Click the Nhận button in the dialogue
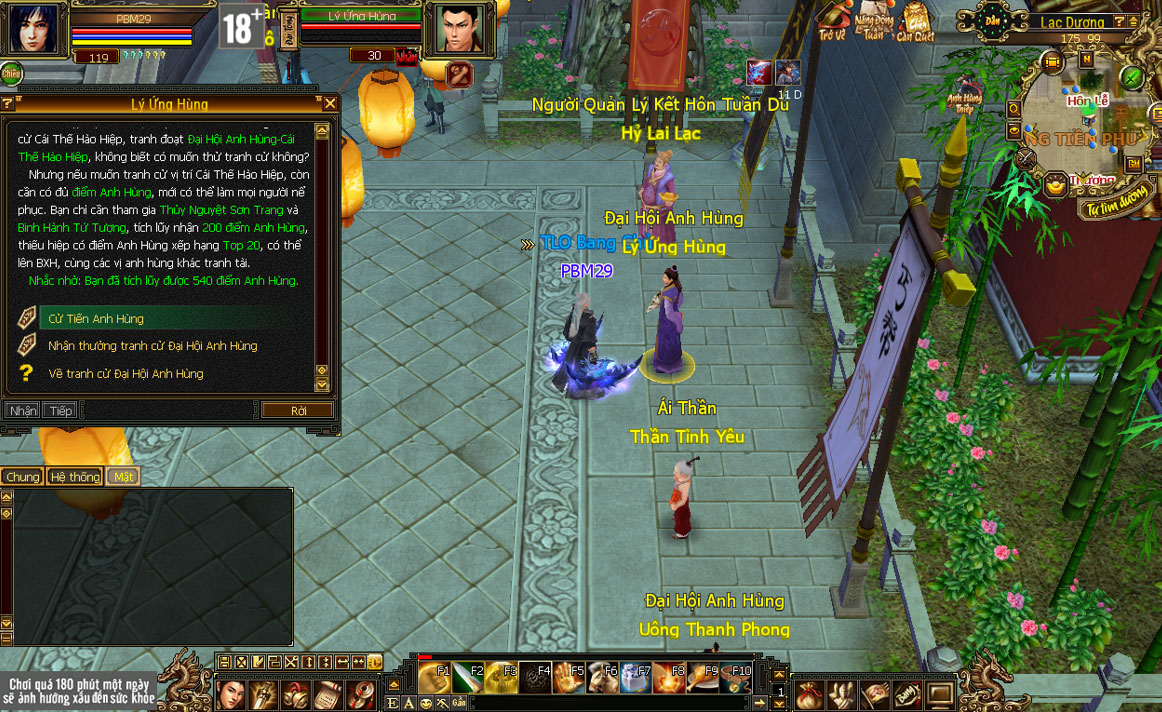 coord(22,410)
